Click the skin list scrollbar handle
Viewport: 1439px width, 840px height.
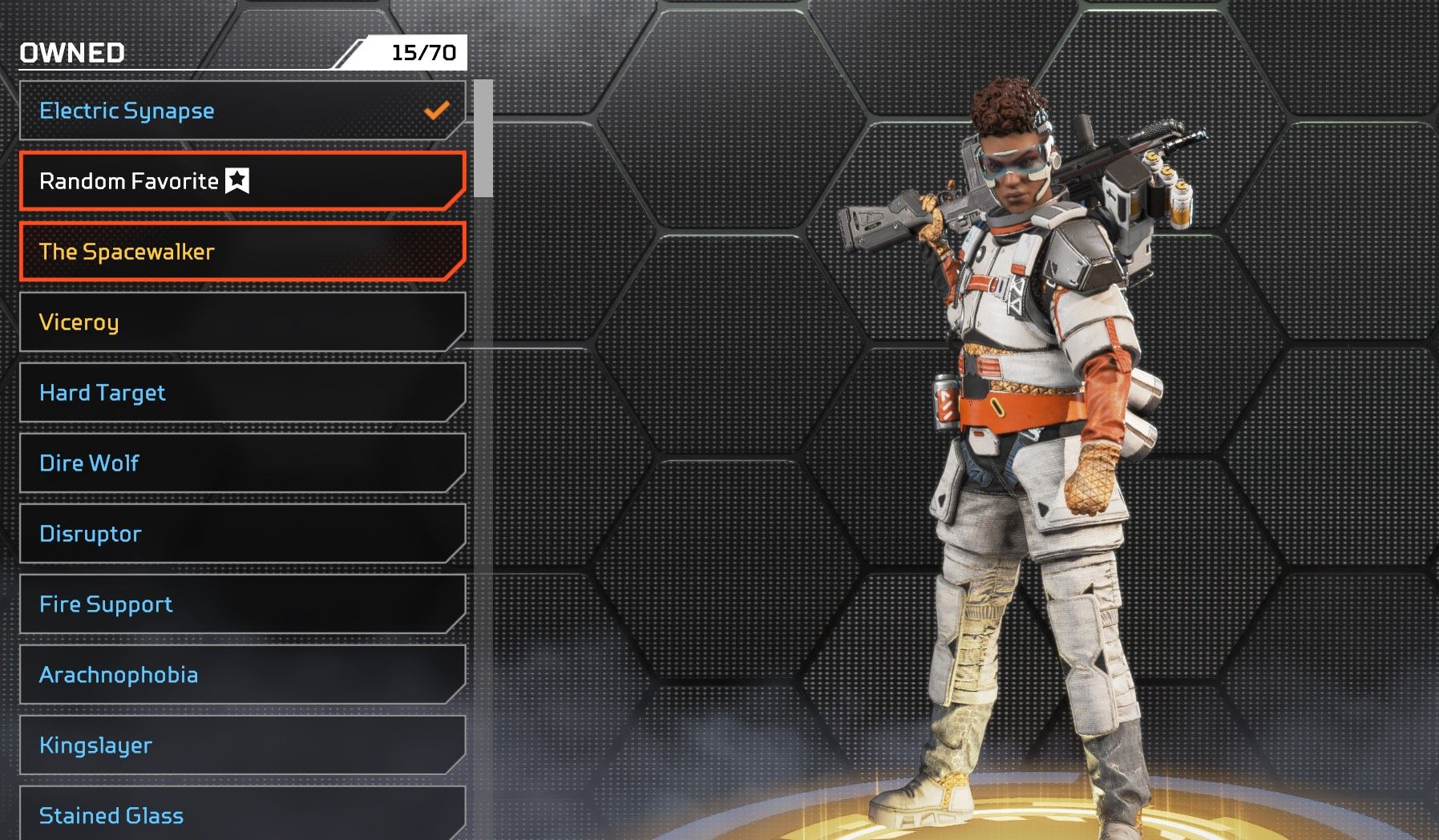coord(483,139)
